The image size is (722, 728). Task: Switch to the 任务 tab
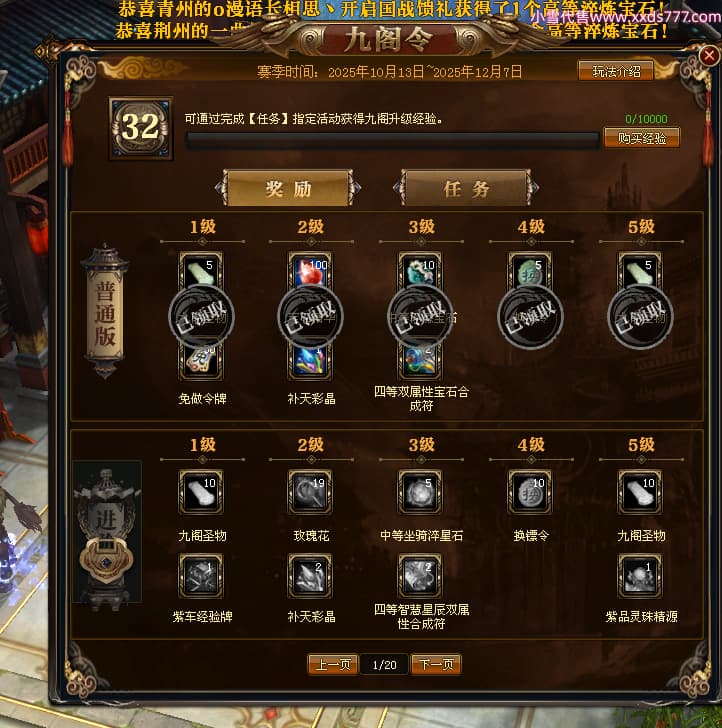click(466, 188)
